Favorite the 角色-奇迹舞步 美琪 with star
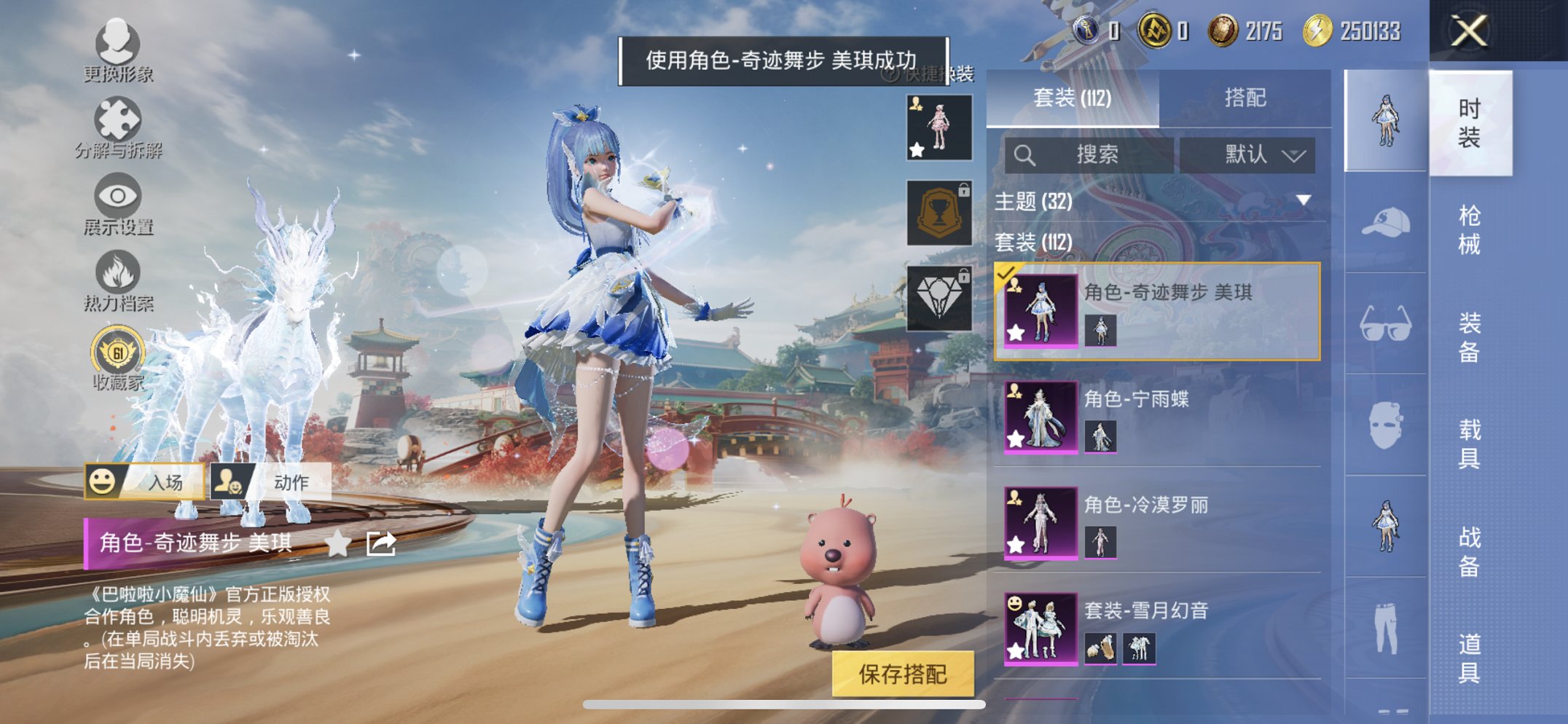 [338, 543]
